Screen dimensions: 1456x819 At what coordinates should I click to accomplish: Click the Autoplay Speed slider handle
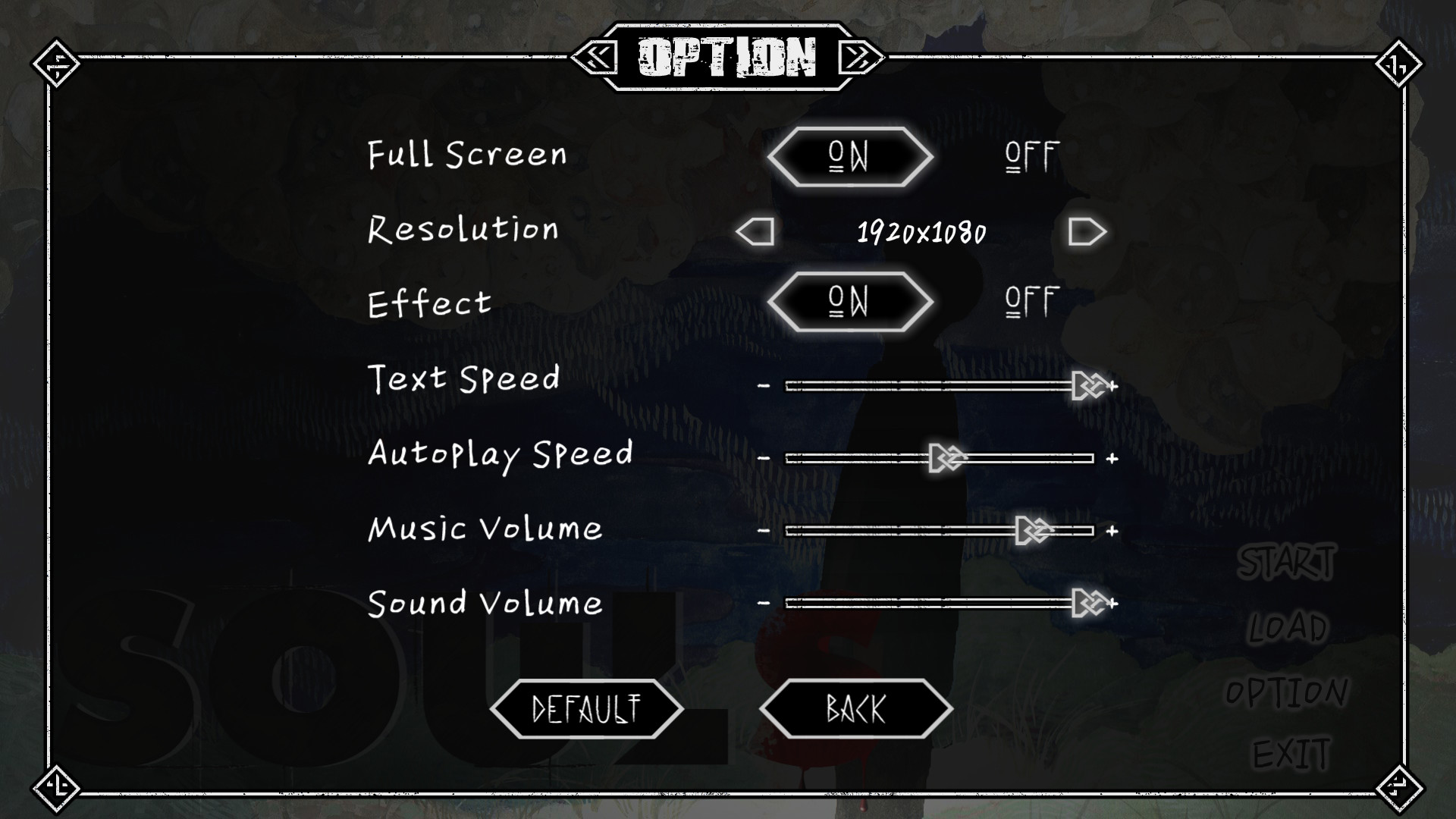pyautogui.click(x=946, y=456)
